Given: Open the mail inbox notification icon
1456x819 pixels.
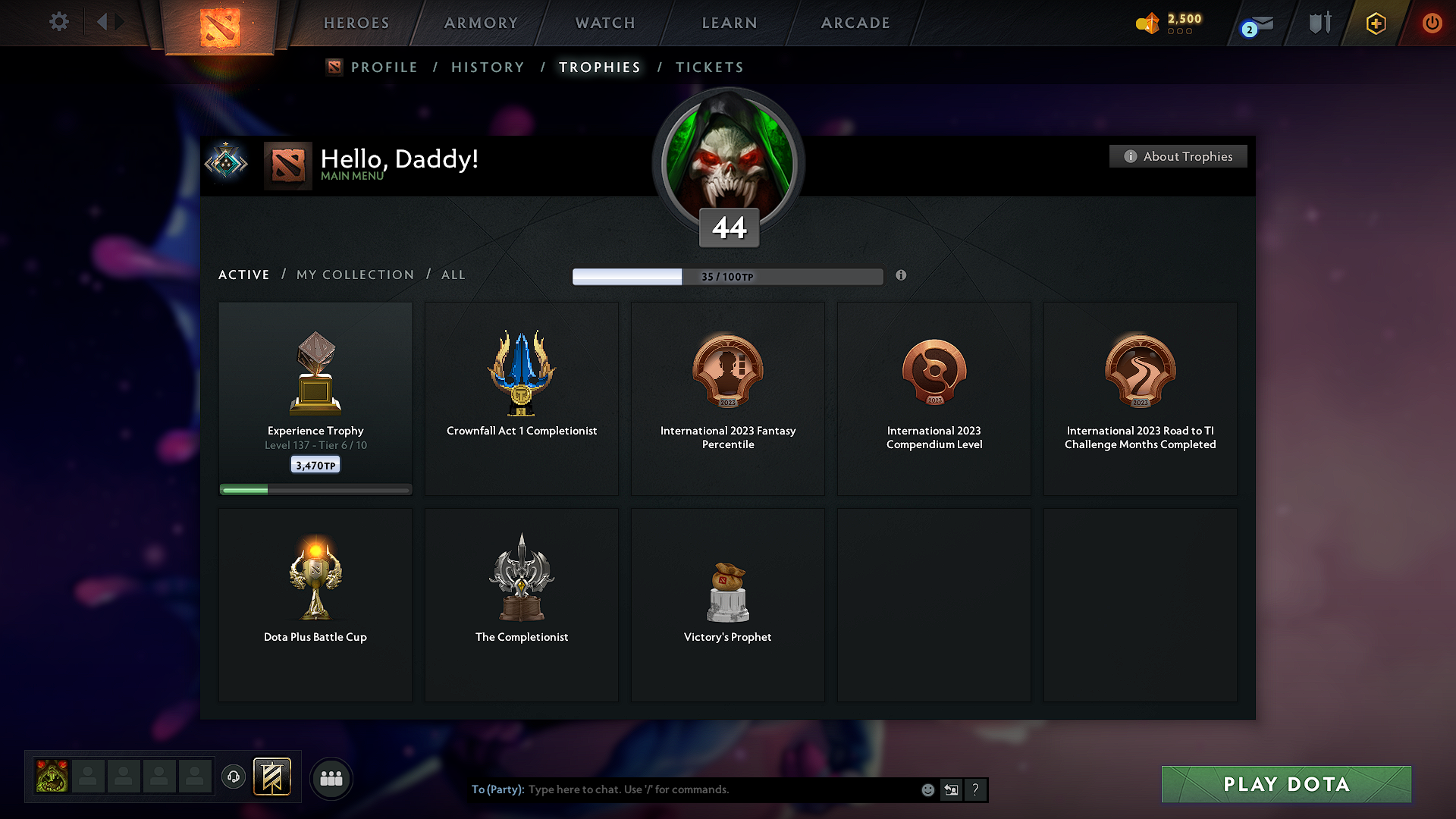Looking at the screenshot, I should [x=1255, y=23].
